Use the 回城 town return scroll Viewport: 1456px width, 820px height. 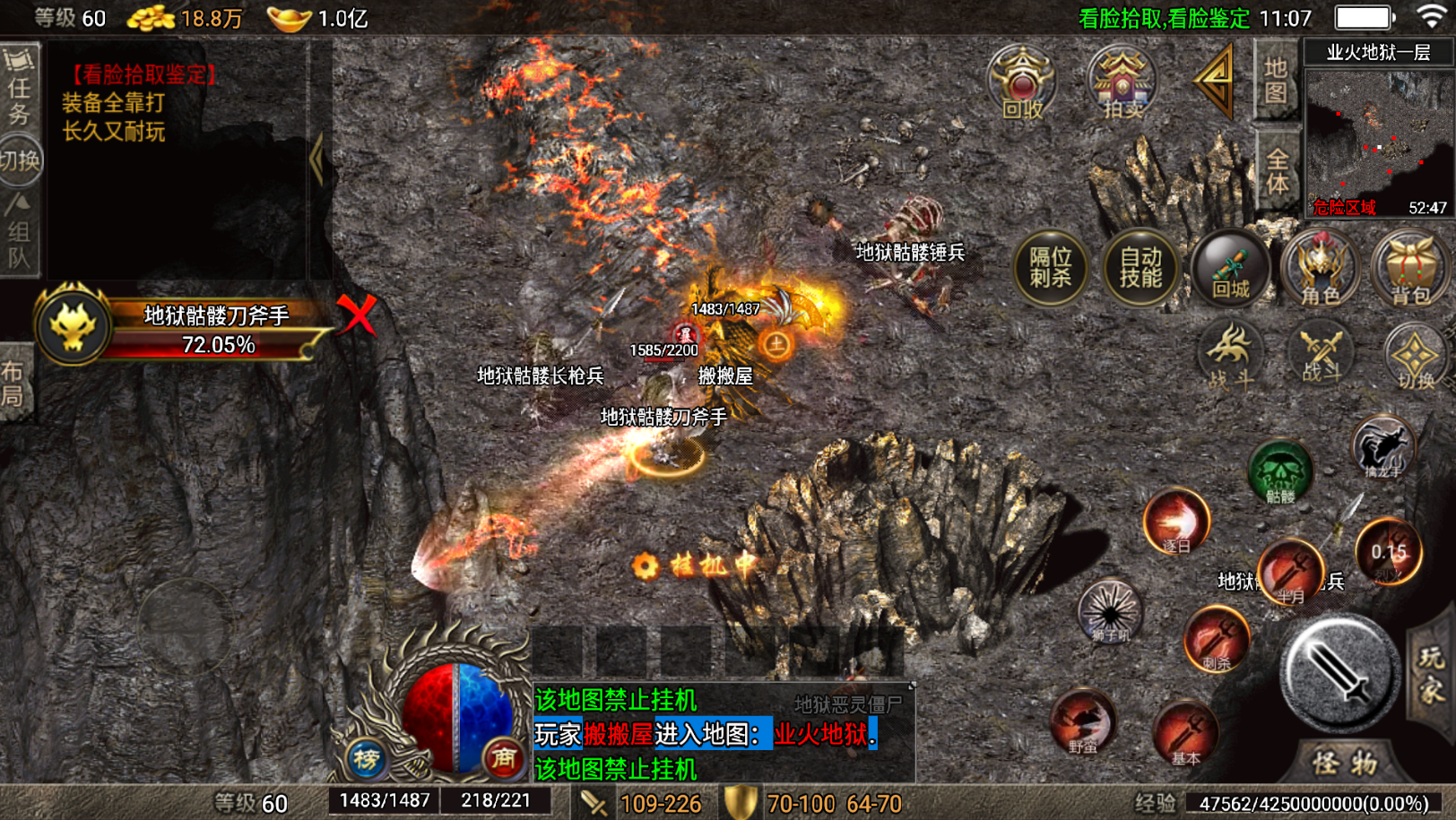click(x=1230, y=267)
